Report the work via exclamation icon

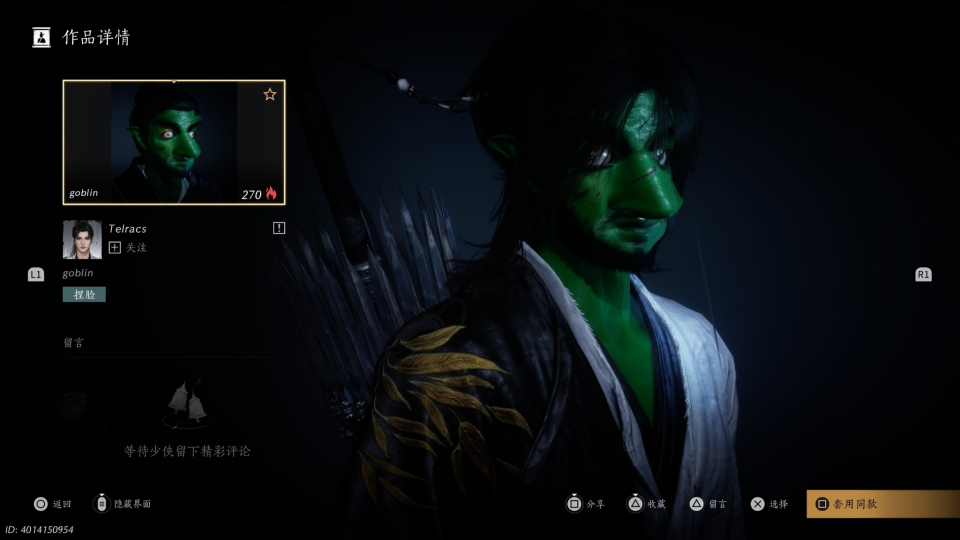(279, 228)
